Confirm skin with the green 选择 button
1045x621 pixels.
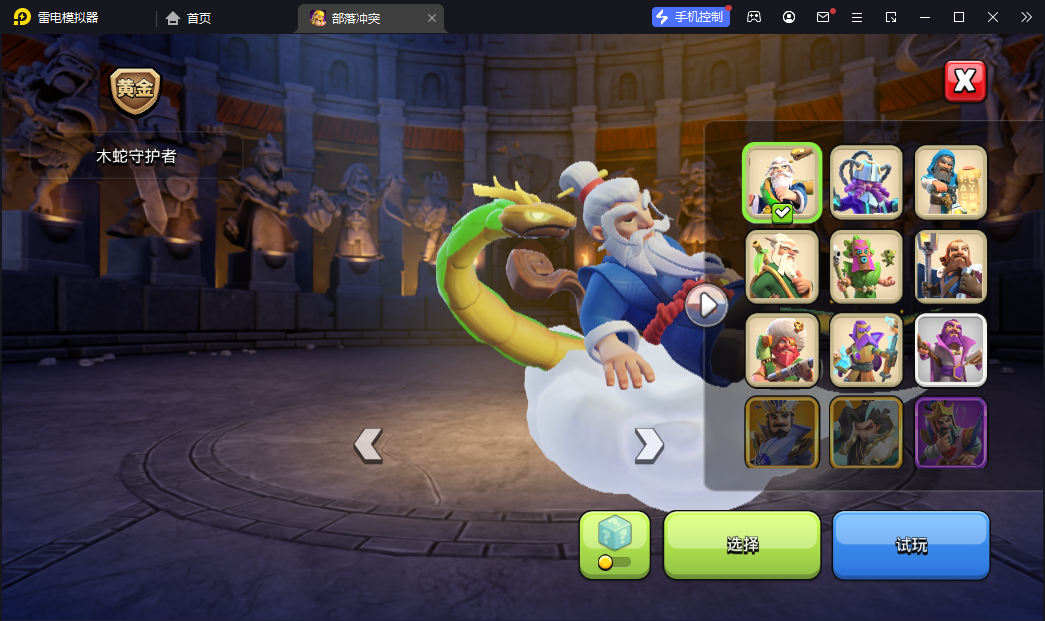[x=742, y=545]
